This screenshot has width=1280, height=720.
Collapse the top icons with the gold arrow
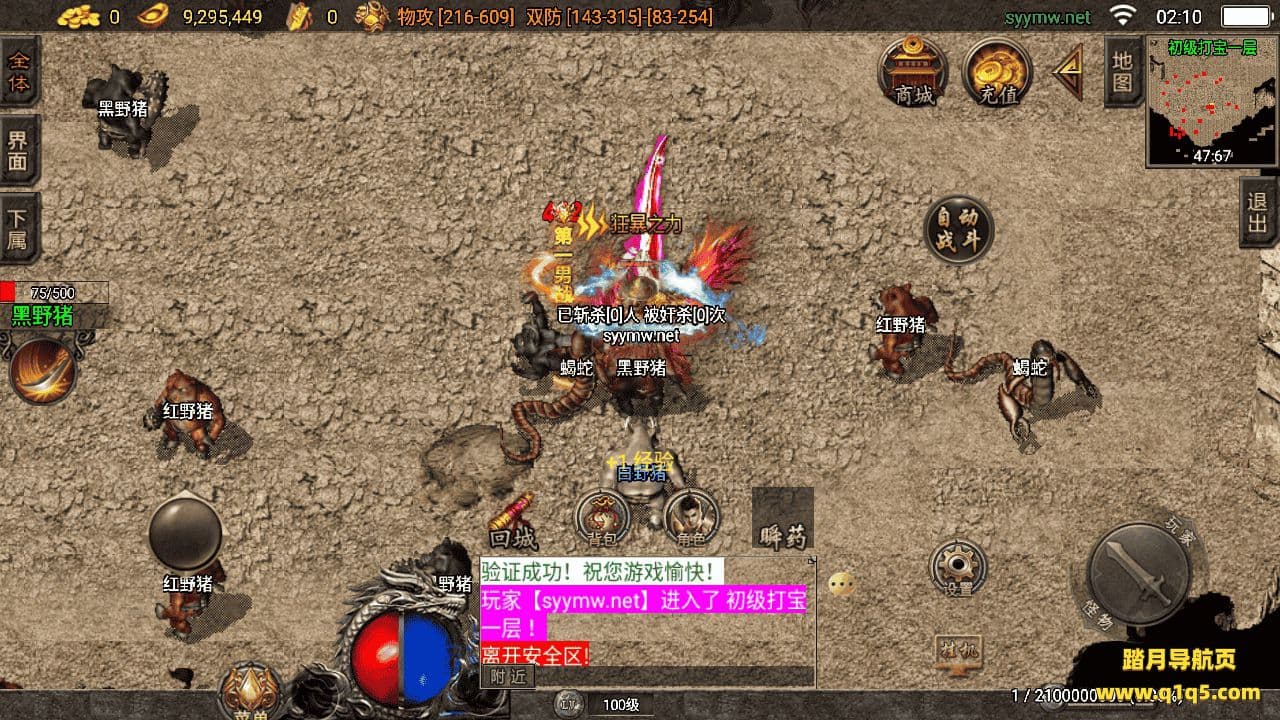[x=1069, y=71]
